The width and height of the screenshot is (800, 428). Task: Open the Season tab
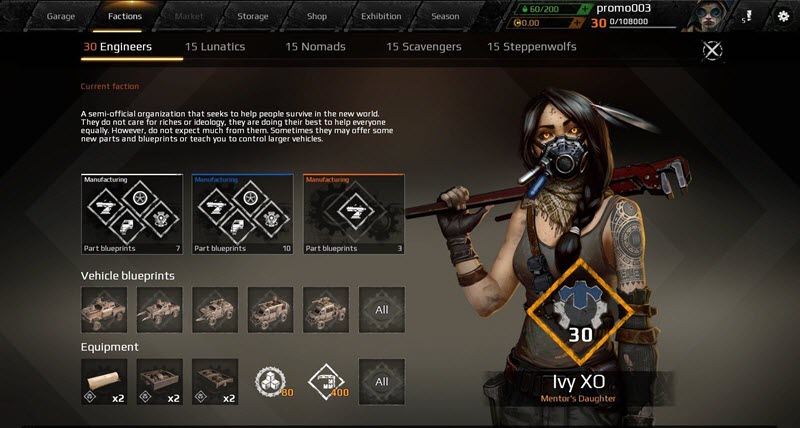tap(445, 16)
